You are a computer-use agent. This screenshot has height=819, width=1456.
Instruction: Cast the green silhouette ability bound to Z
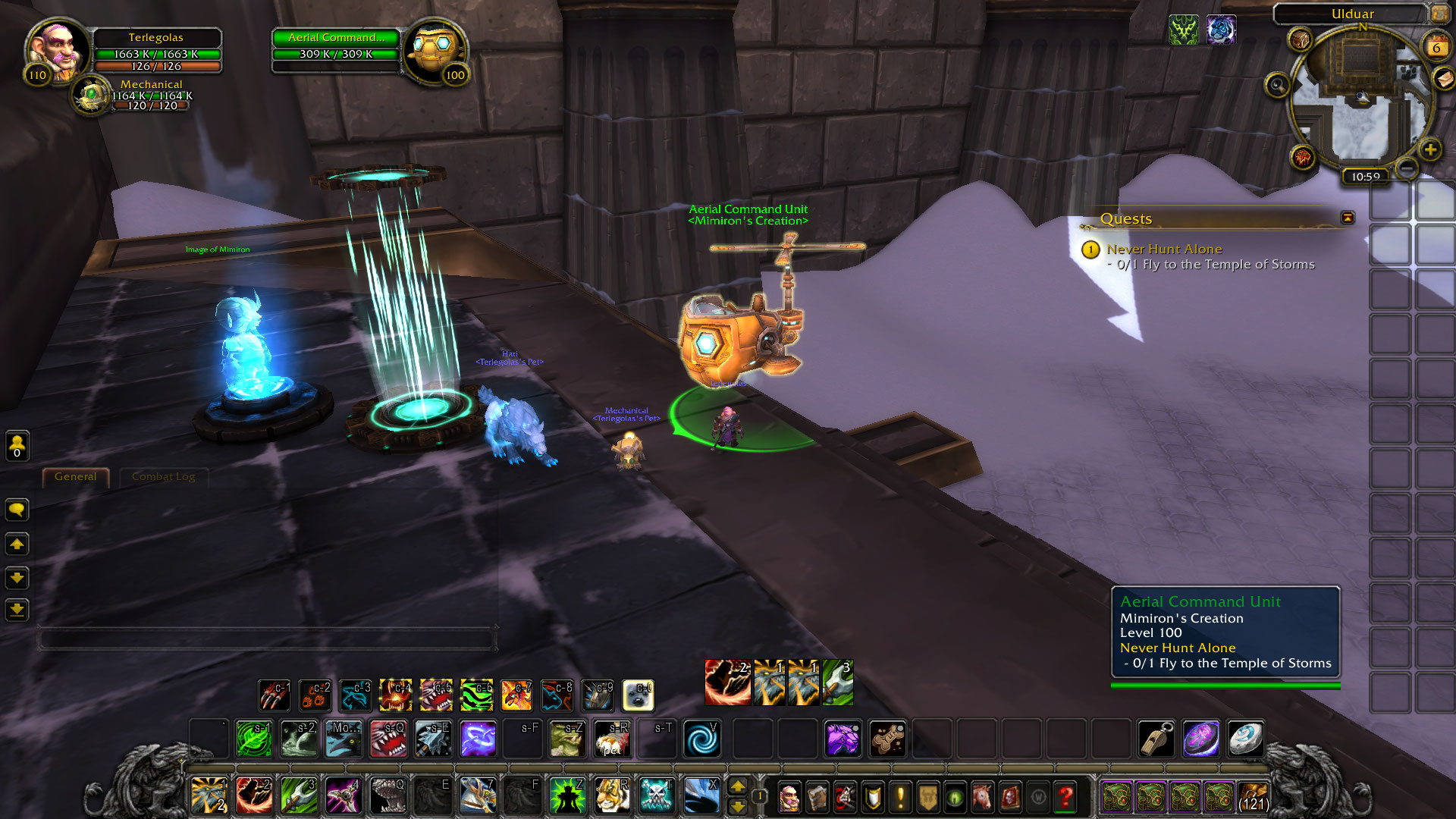point(566,796)
